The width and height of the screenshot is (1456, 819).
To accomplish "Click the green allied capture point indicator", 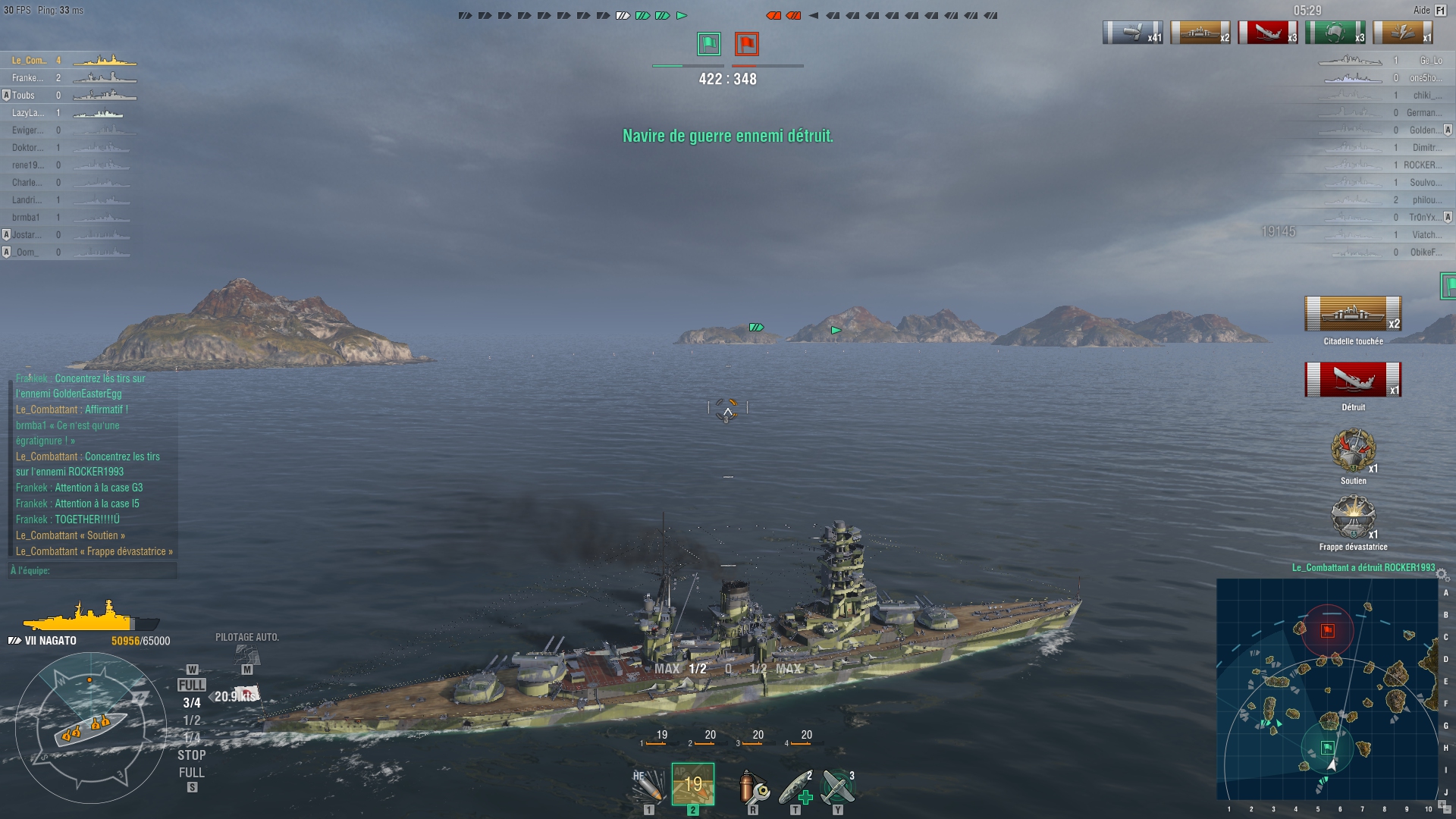I will [709, 44].
